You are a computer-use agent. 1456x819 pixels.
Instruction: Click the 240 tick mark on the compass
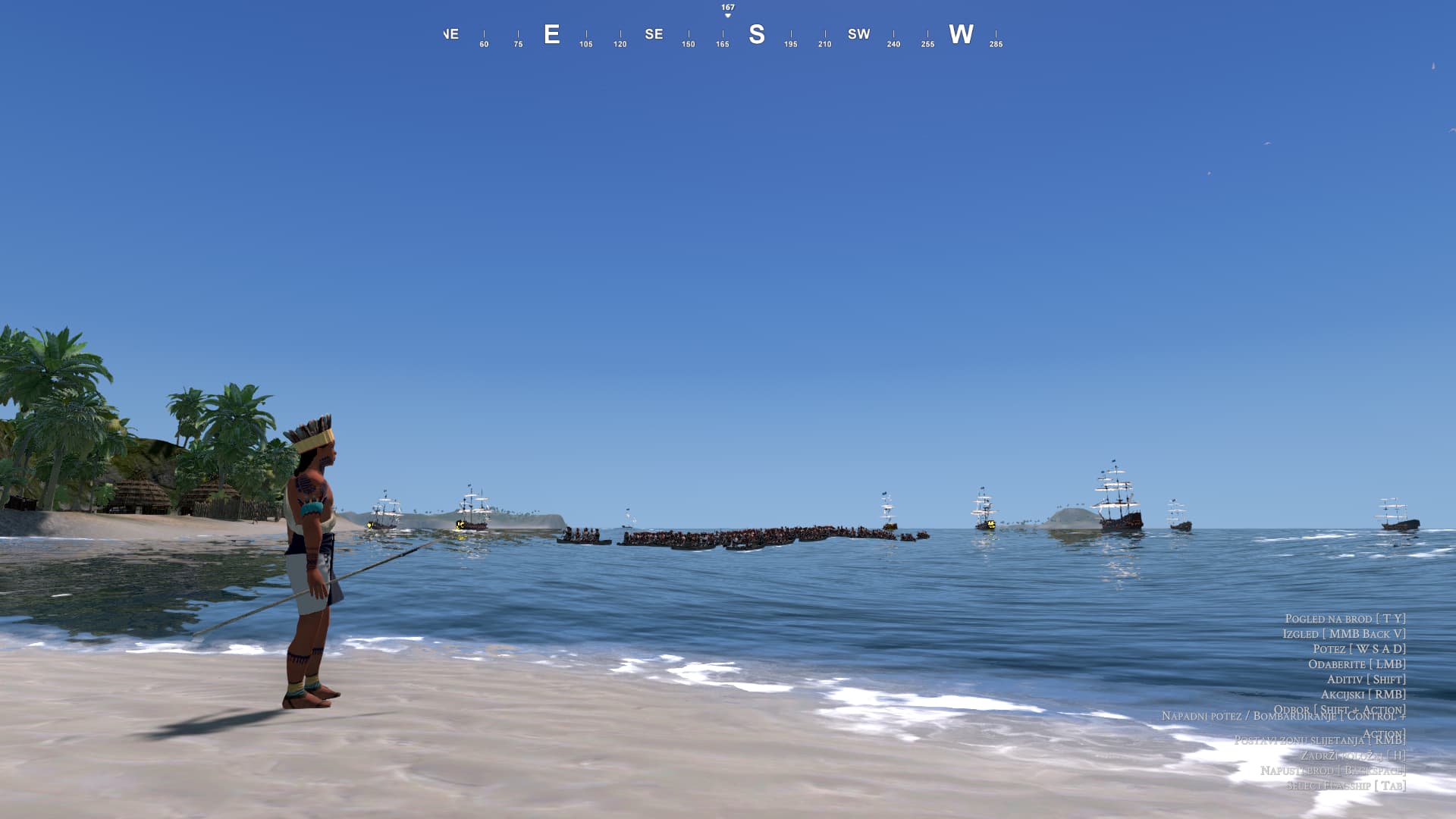point(893,44)
